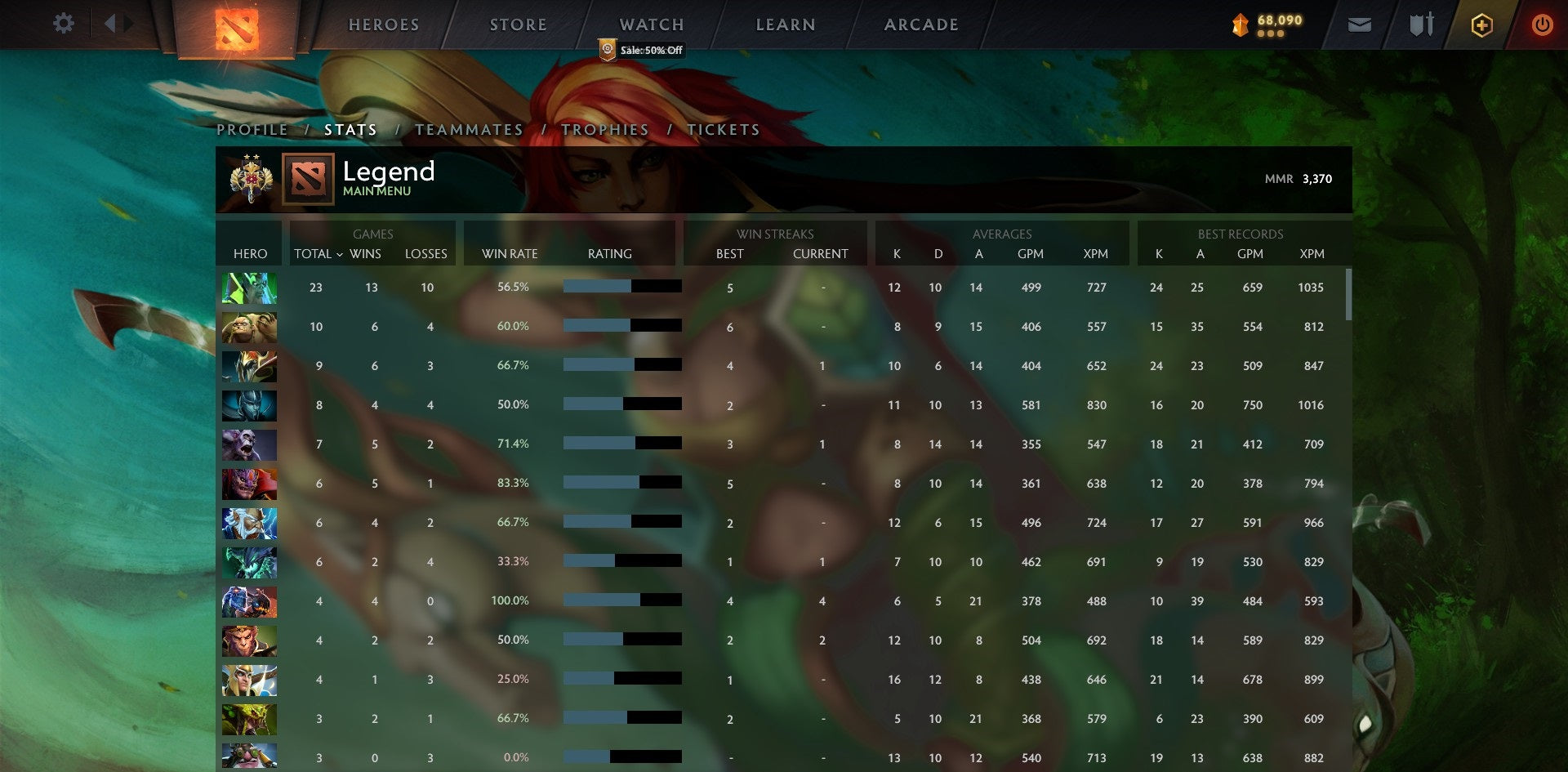1568x772 pixels.
Task: Click the Sale 50% Off badge
Action: [642, 50]
